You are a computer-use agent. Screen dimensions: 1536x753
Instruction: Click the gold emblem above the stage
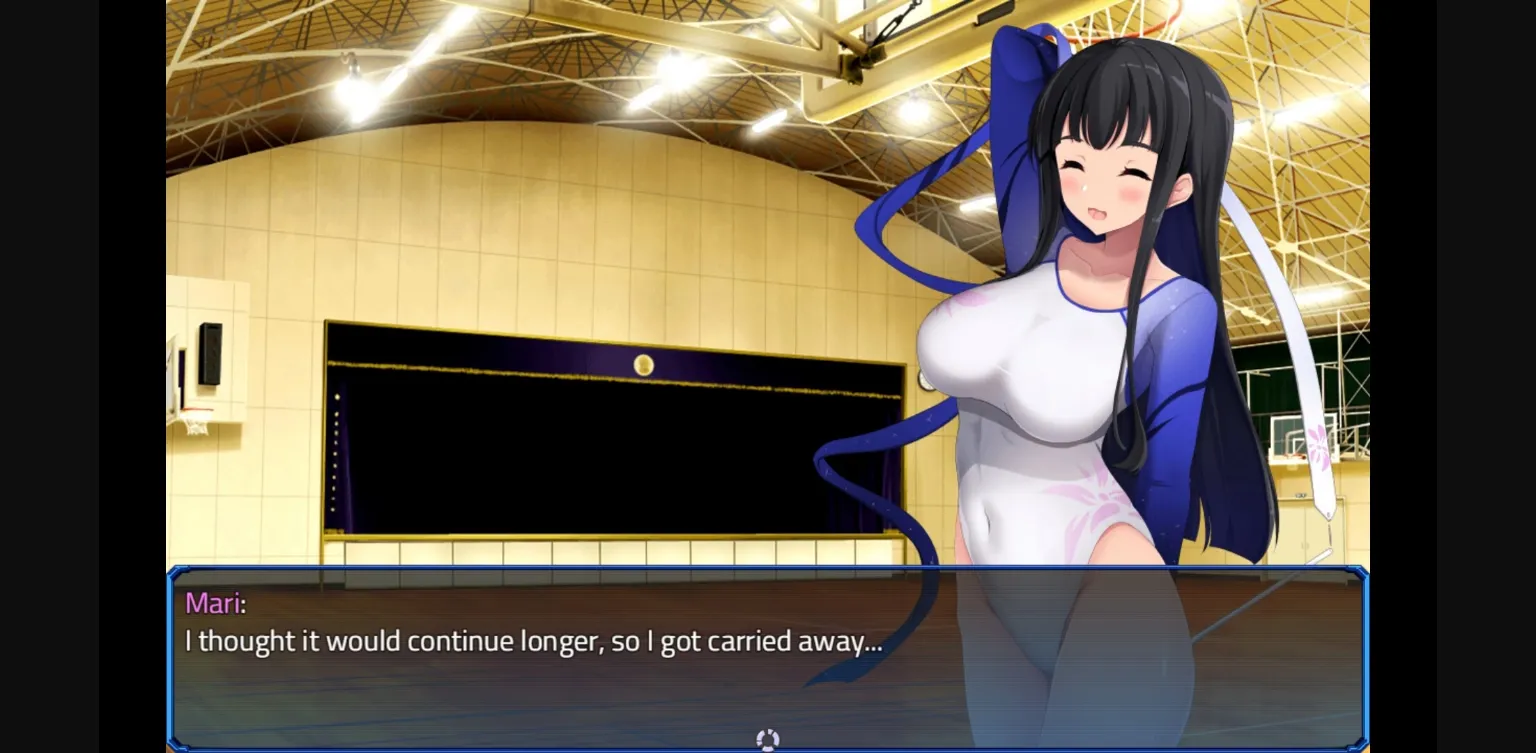pos(643,365)
